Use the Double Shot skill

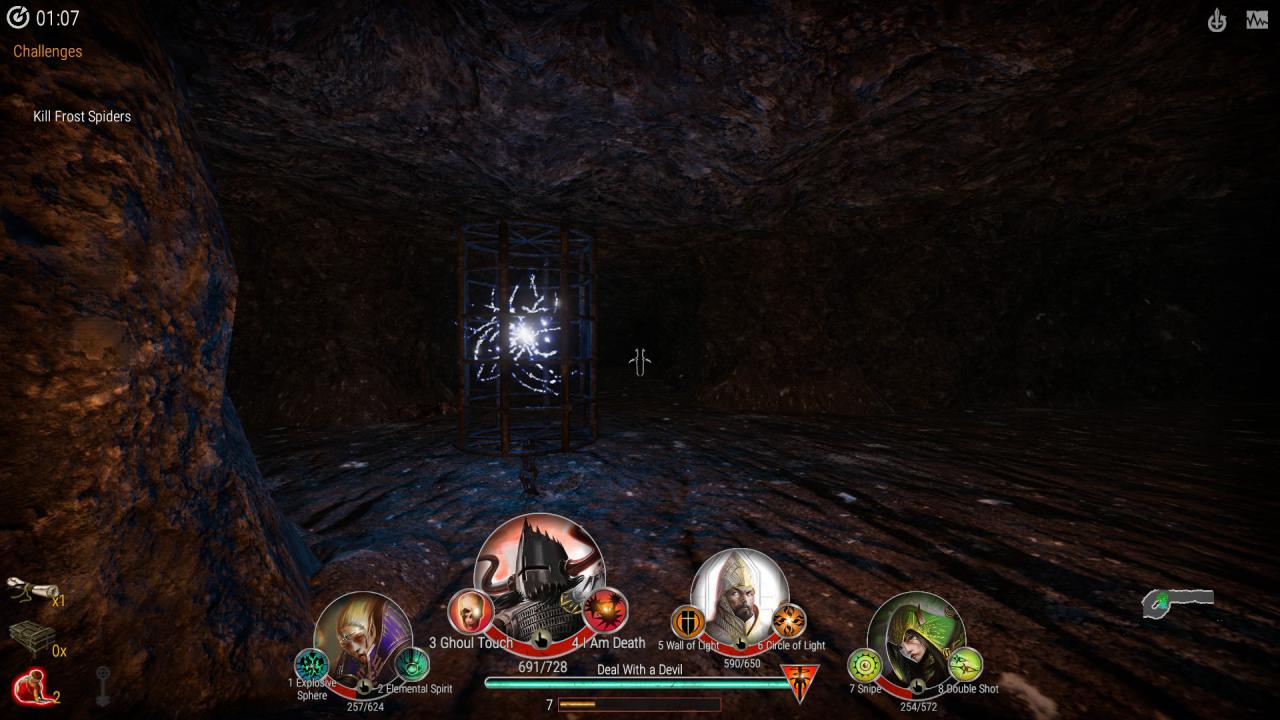click(x=965, y=665)
